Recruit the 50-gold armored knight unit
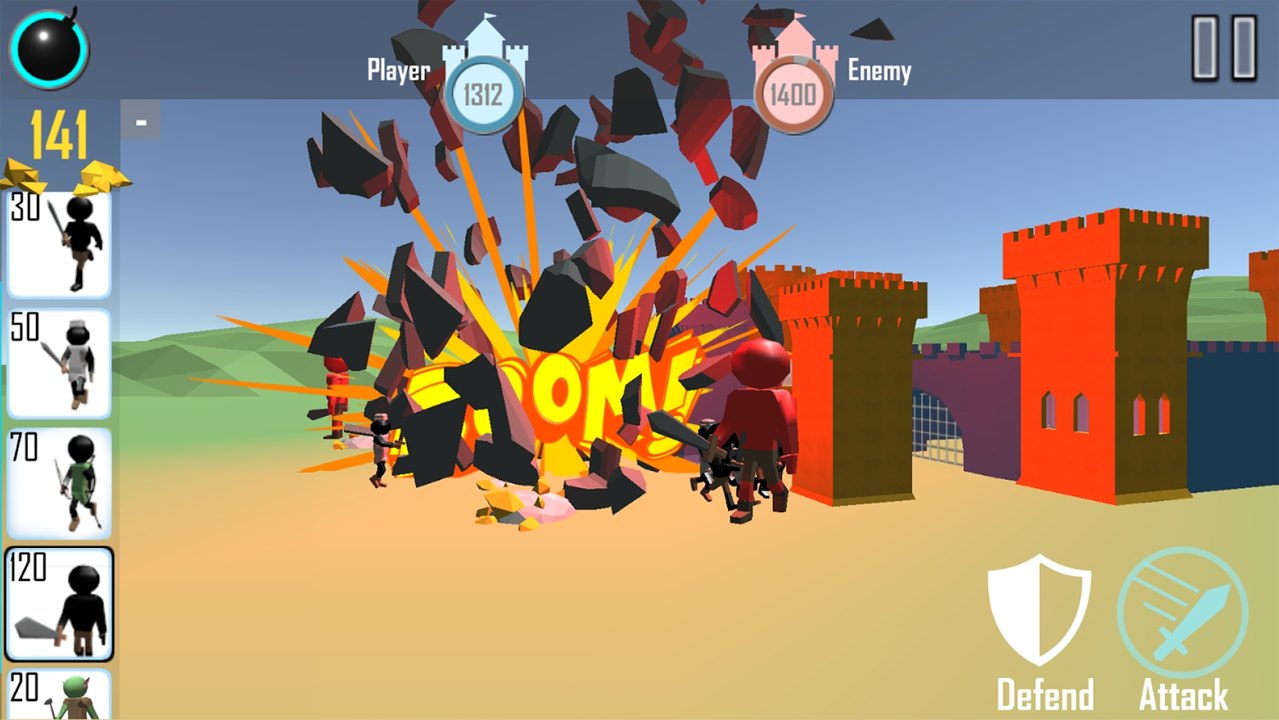Screen dimensions: 1279x720 point(59,363)
